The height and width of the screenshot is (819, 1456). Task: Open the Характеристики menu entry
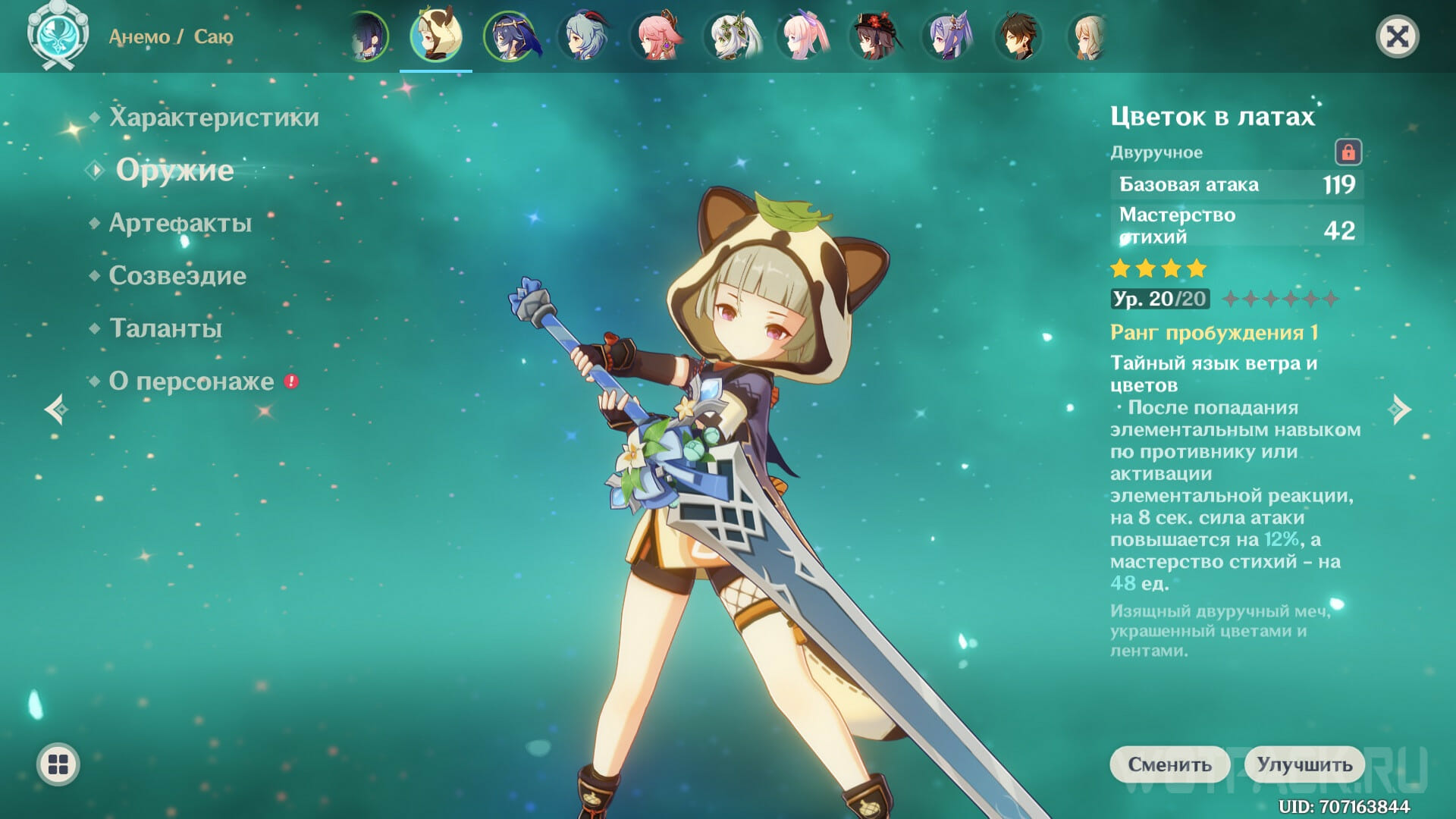(x=213, y=118)
